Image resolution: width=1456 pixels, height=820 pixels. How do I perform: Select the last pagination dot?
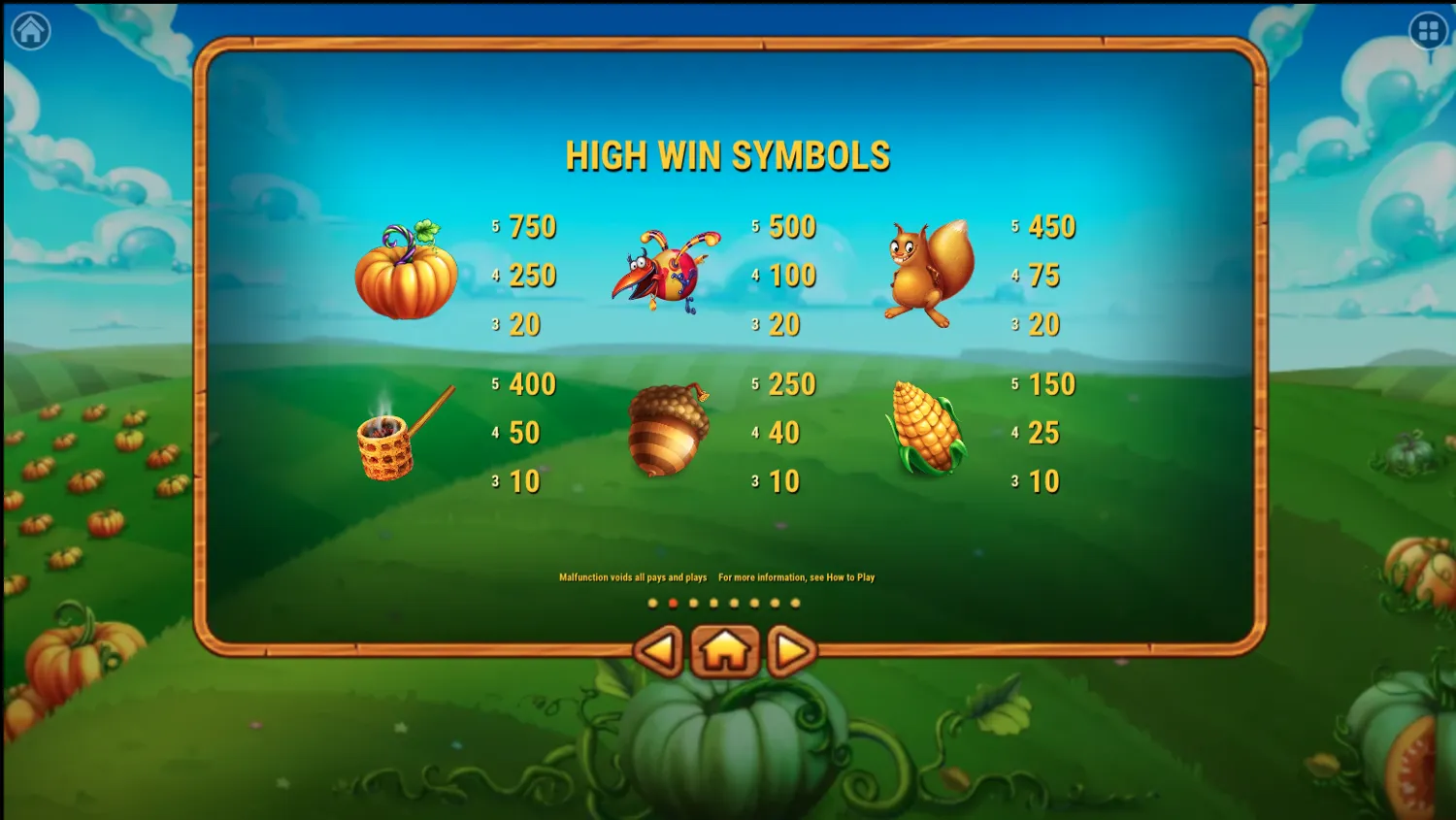(x=795, y=602)
